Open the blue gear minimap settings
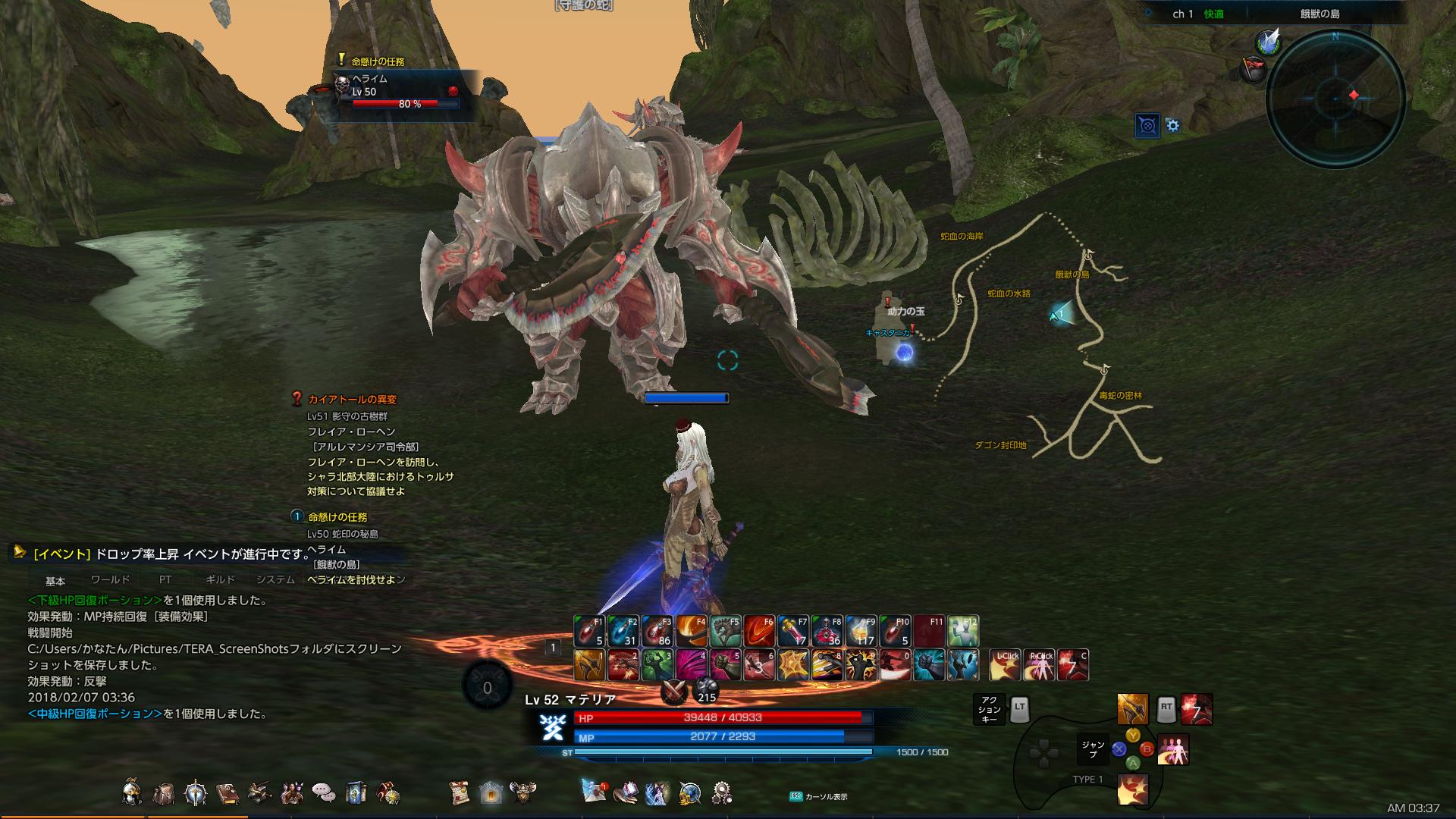1456x819 pixels. pyautogui.click(x=1173, y=126)
